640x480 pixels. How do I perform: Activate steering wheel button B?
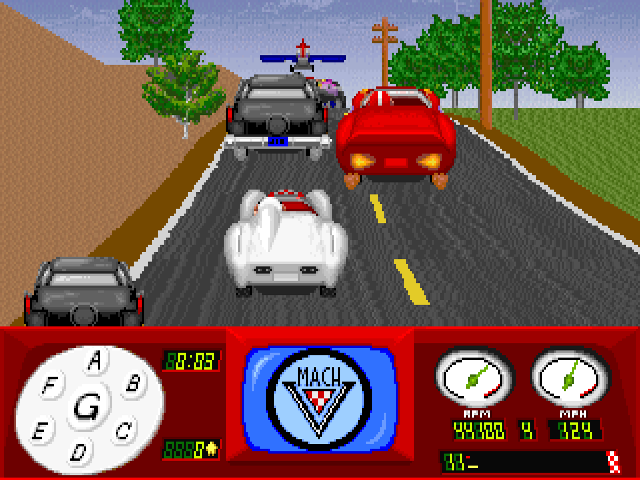point(131,382)
